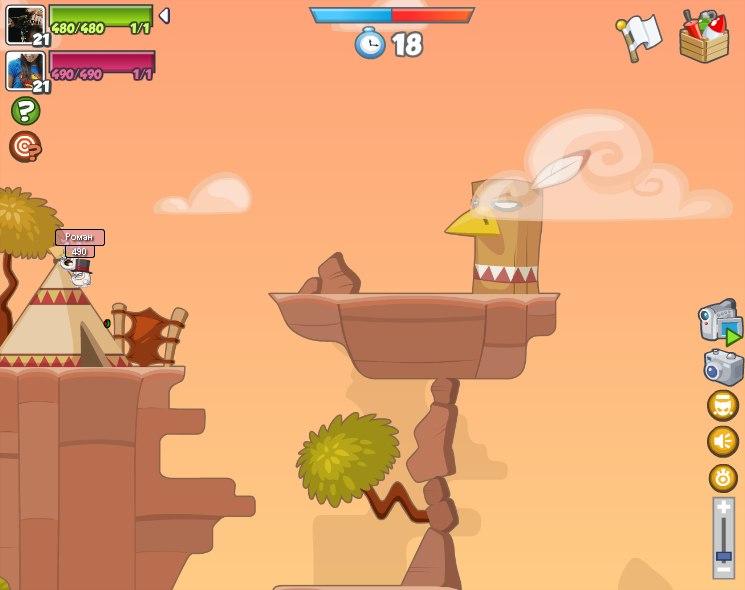The height and width of the screenshot is (590, 745).
Task: Click the blue zoom slider handle
Action: pos(723,555)
